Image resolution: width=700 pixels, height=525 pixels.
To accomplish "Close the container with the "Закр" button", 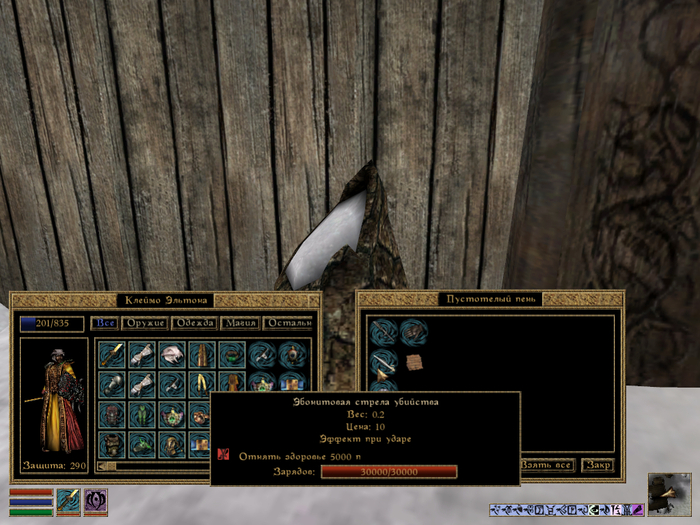I will coord(598,465).
